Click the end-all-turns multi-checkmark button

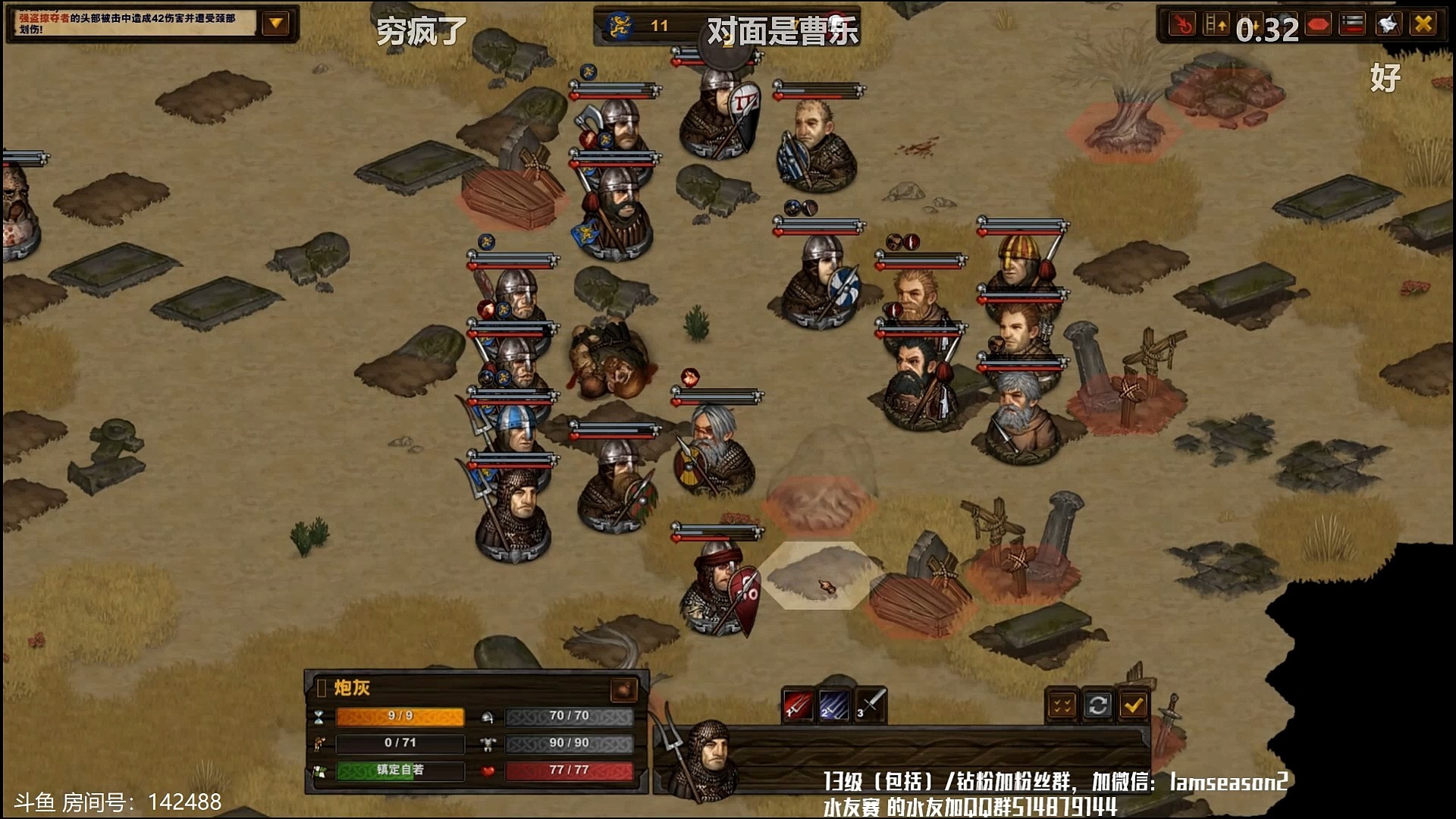(1062, 706)
